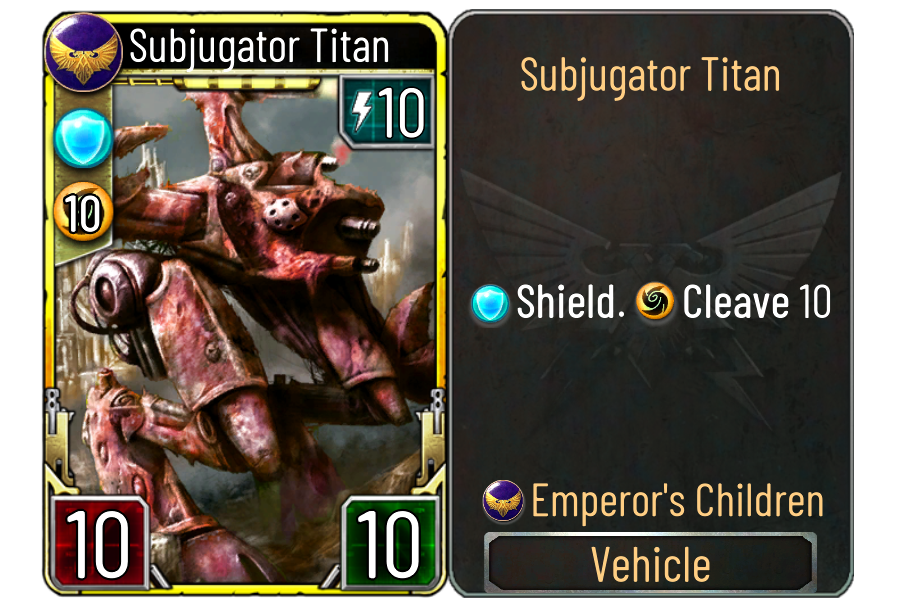Click the orange Cleave 10 badge on the card
The width and height of the screenshot is (900, 600).
[83, 213]
